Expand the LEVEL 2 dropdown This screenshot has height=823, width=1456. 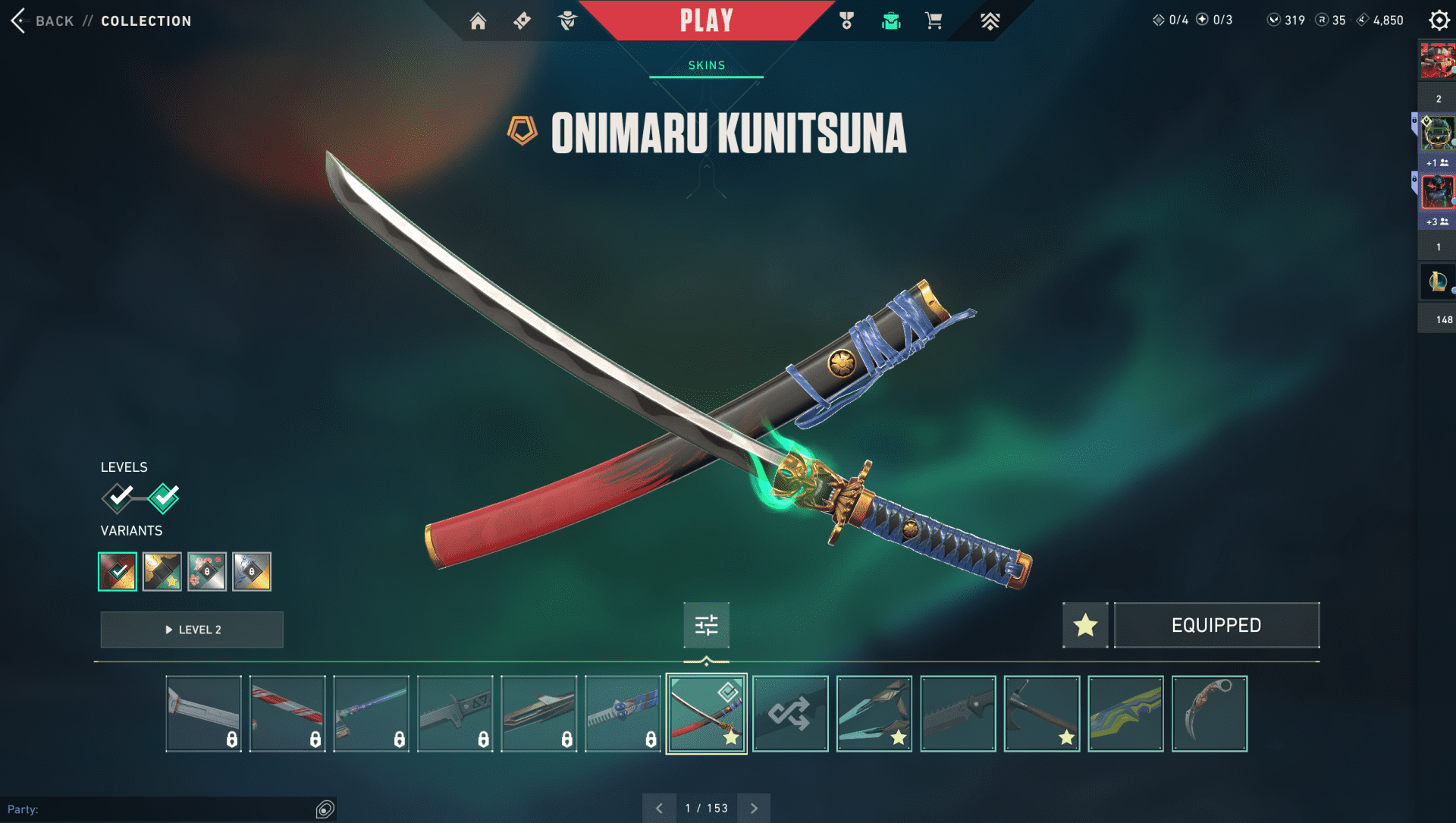[191, 629]
